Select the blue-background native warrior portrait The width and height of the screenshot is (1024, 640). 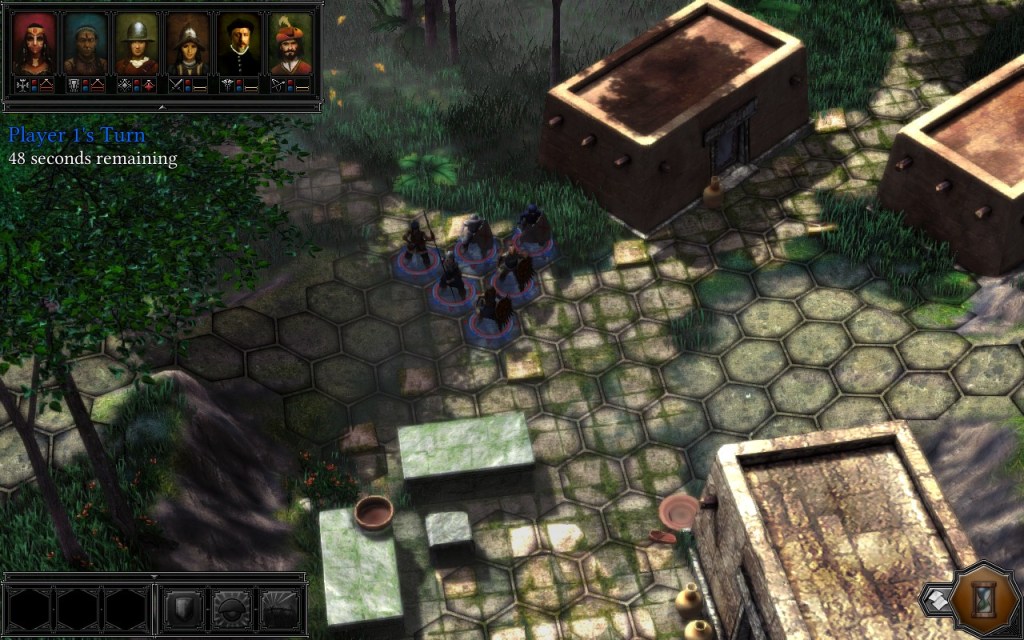(x=85, y=43)
